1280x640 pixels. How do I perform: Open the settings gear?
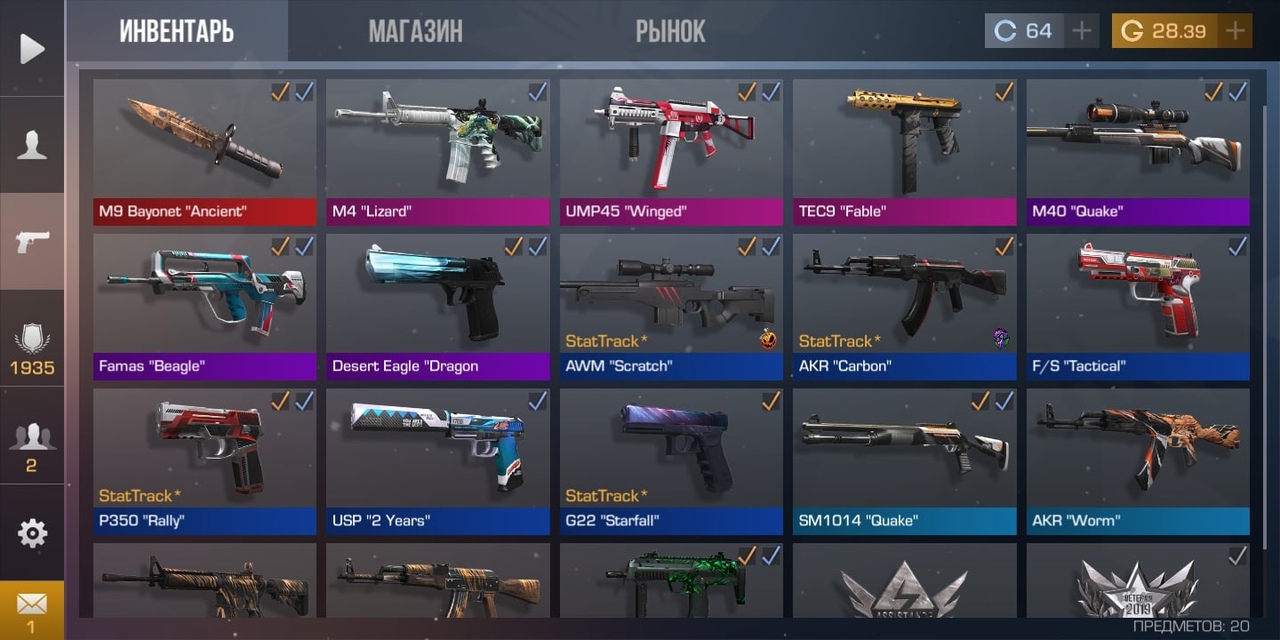coord(32,533)
